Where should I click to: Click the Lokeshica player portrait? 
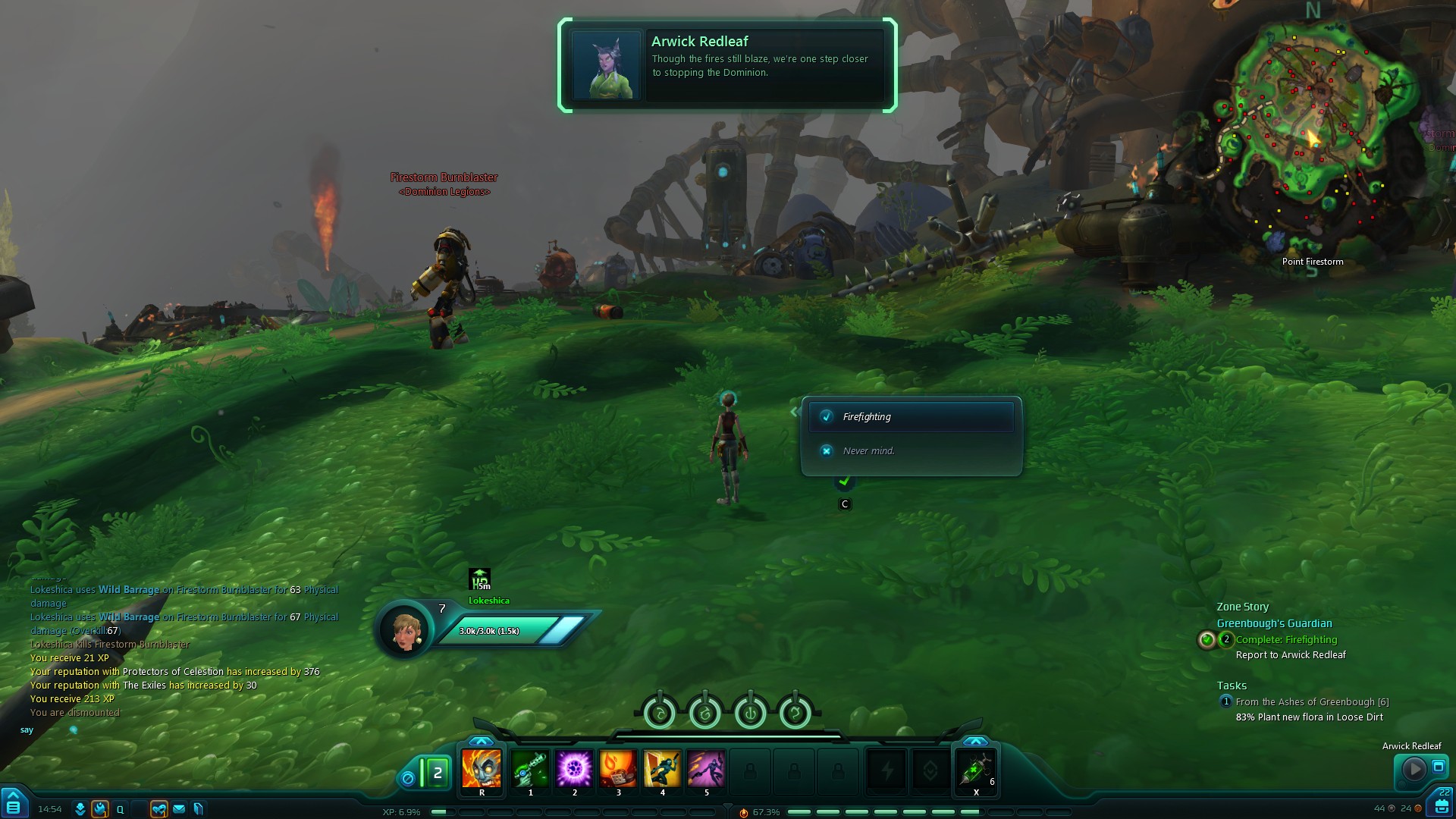pos(406,629)
